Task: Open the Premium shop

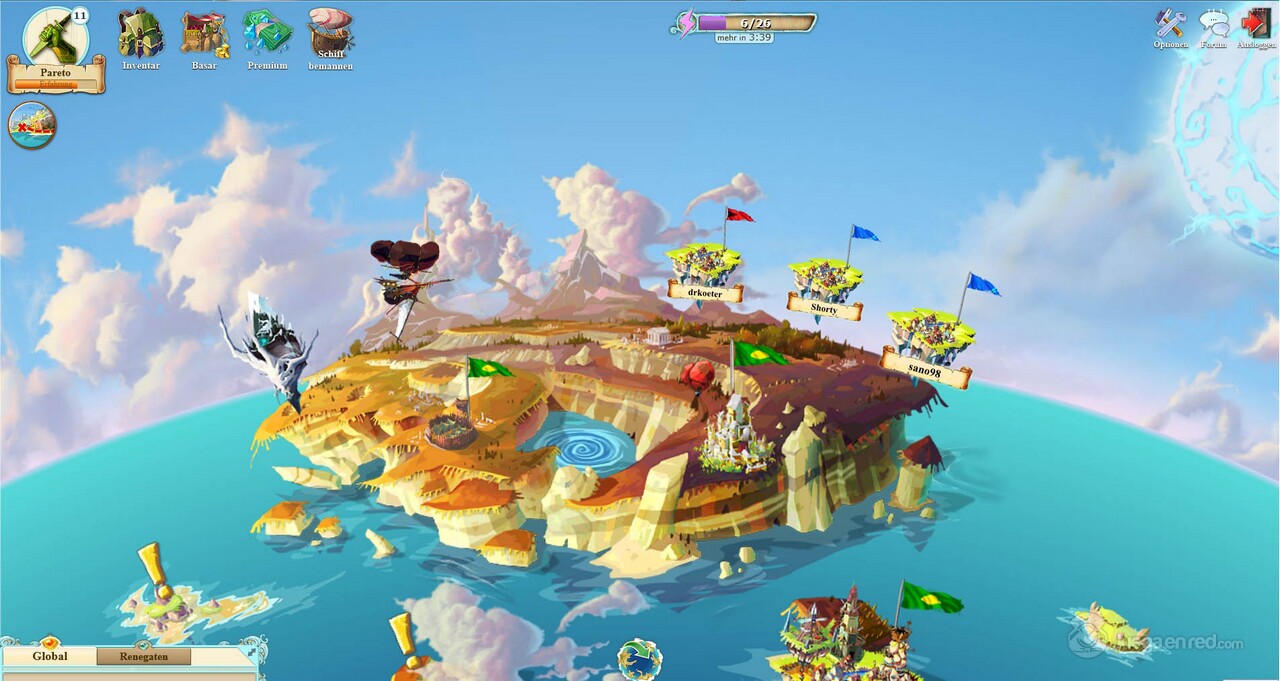Action: [267, 34]
